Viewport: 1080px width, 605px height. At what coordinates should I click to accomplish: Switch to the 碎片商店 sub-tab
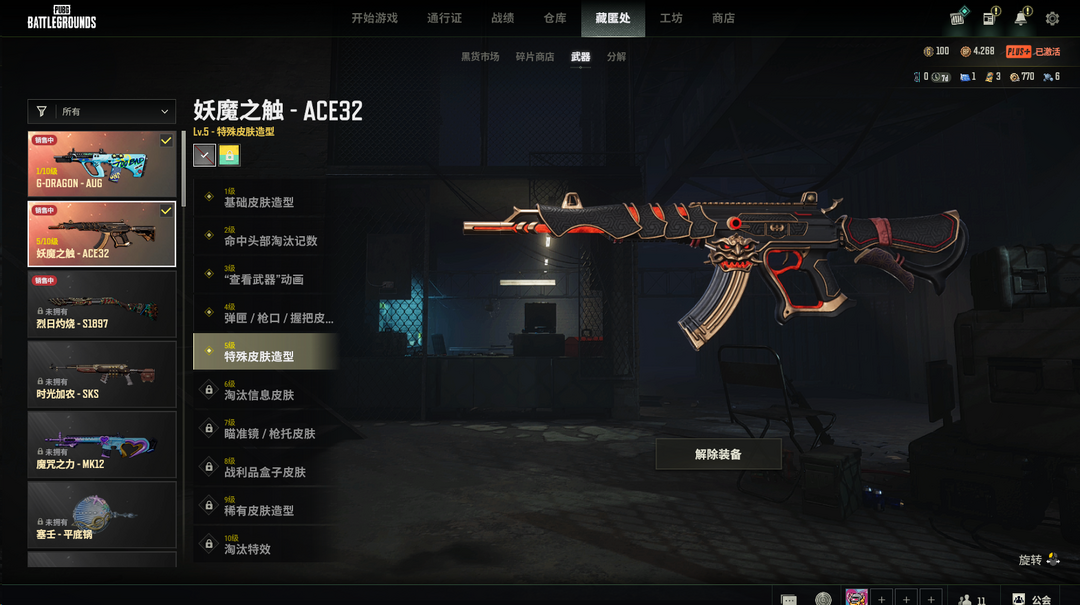pos(535,57)
